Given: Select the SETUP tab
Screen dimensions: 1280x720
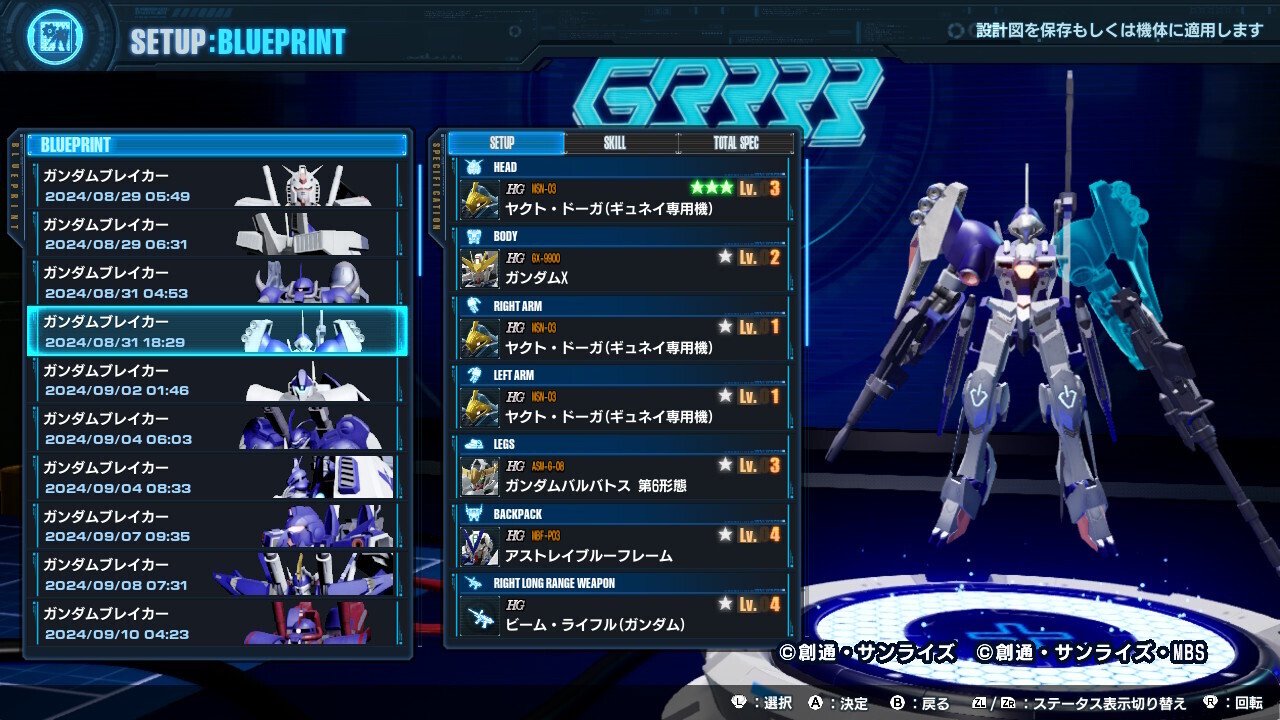Looking at the screenshot, I should [502, 143].
